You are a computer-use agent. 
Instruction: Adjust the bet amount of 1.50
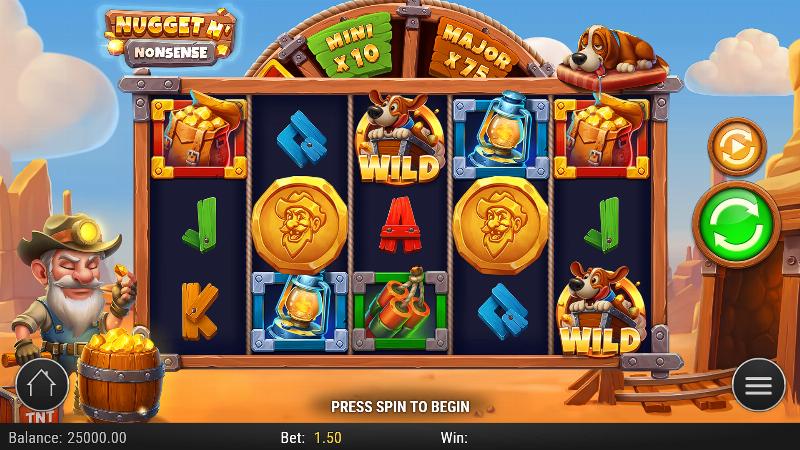click(327, 438)
